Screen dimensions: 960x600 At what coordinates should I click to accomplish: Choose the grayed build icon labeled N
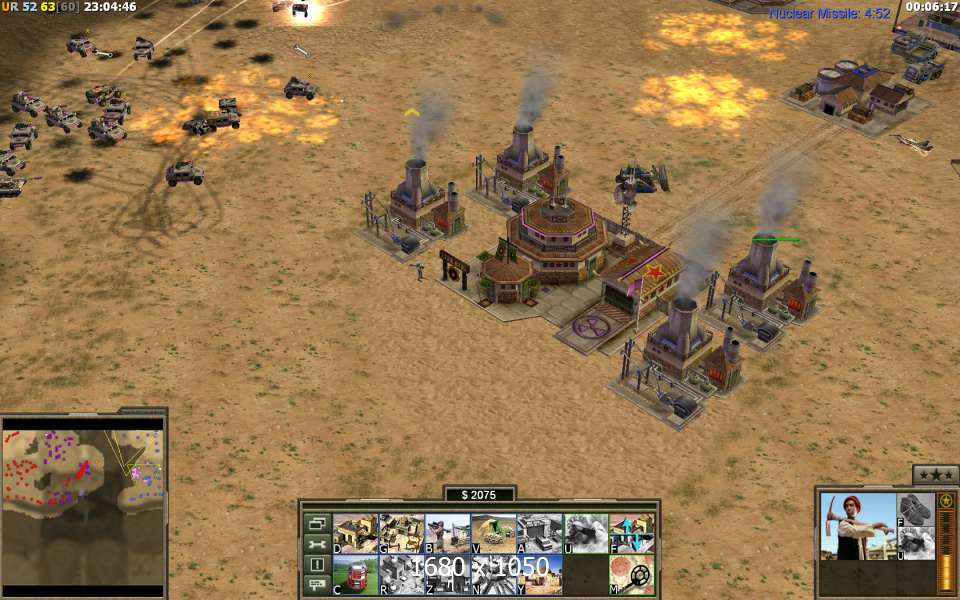point(493,575)
